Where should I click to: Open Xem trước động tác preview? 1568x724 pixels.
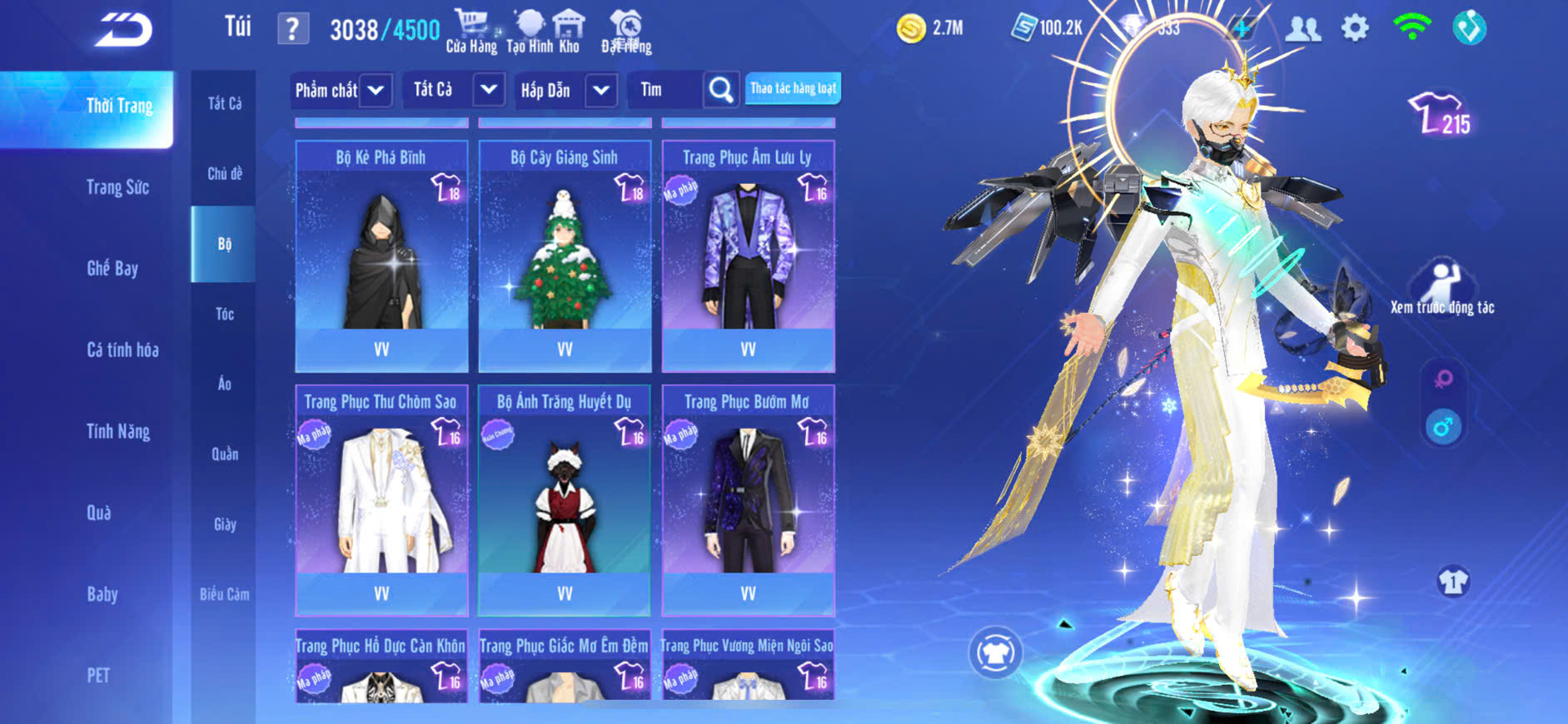(x=1442, y=287)
